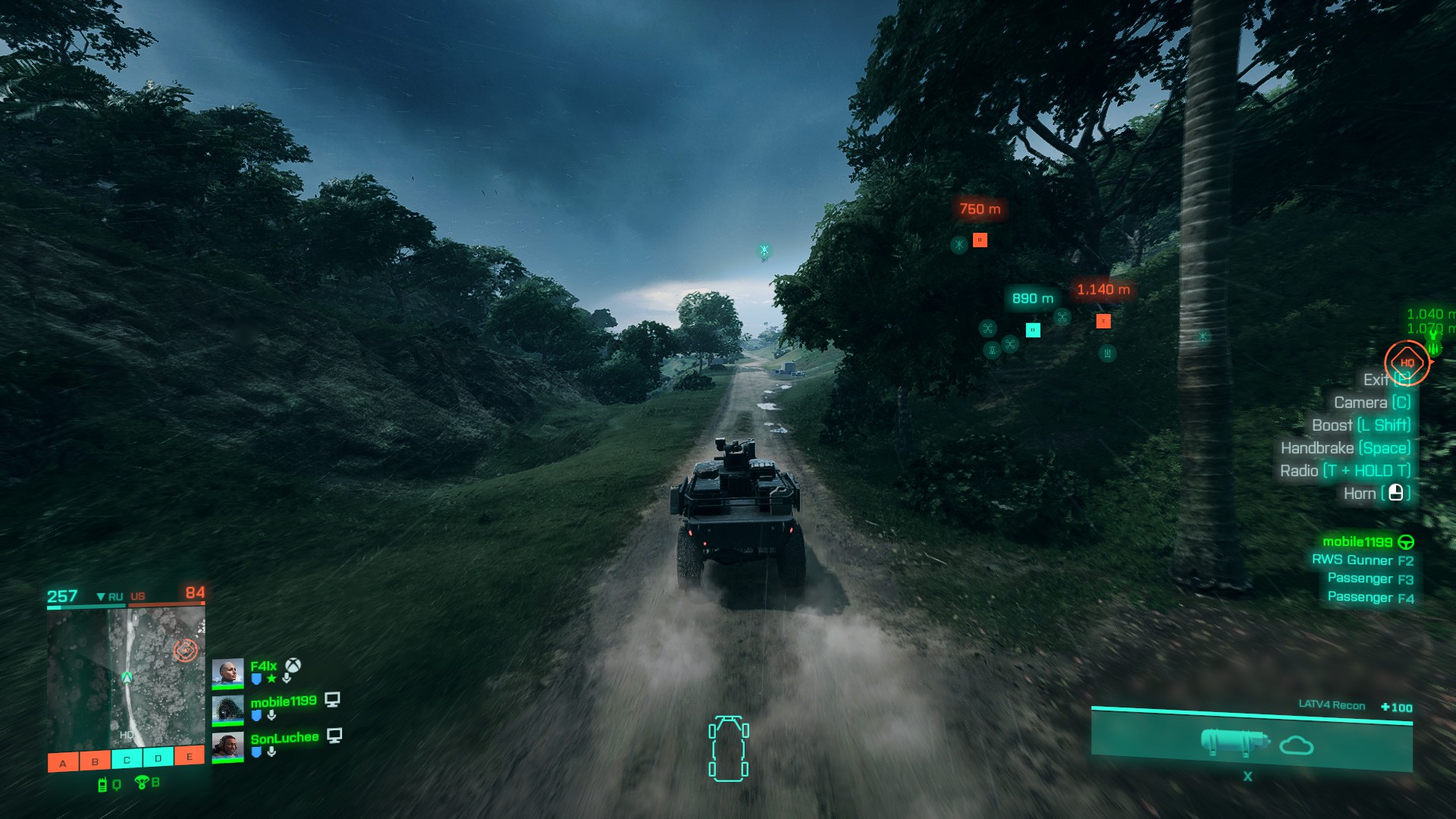This screenshot has width=1456, height=819.
Task: Select the Passenger F4 seat row
Action: [1370, 598]
